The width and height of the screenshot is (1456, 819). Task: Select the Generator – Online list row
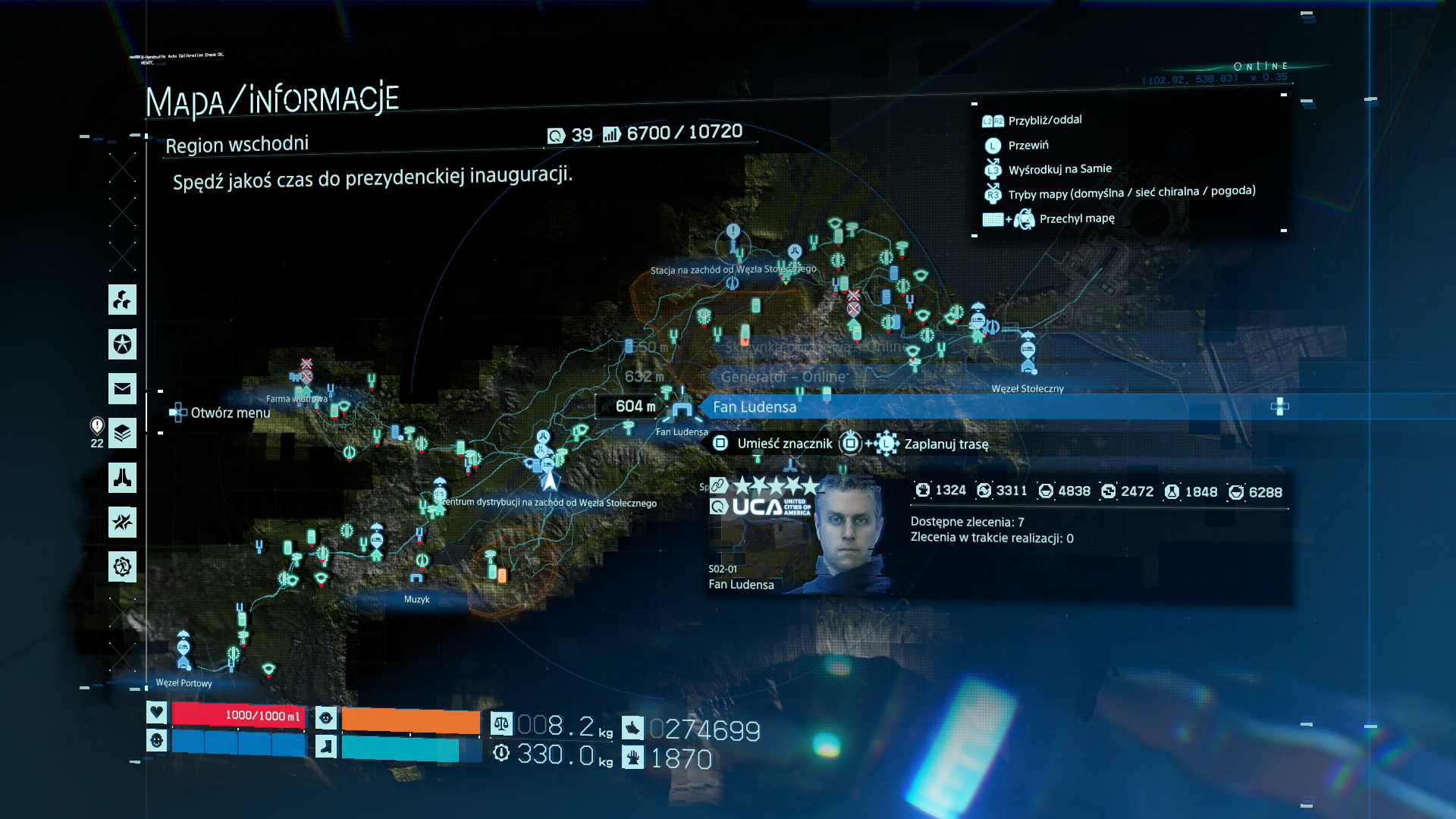click(x=783, y=377)
